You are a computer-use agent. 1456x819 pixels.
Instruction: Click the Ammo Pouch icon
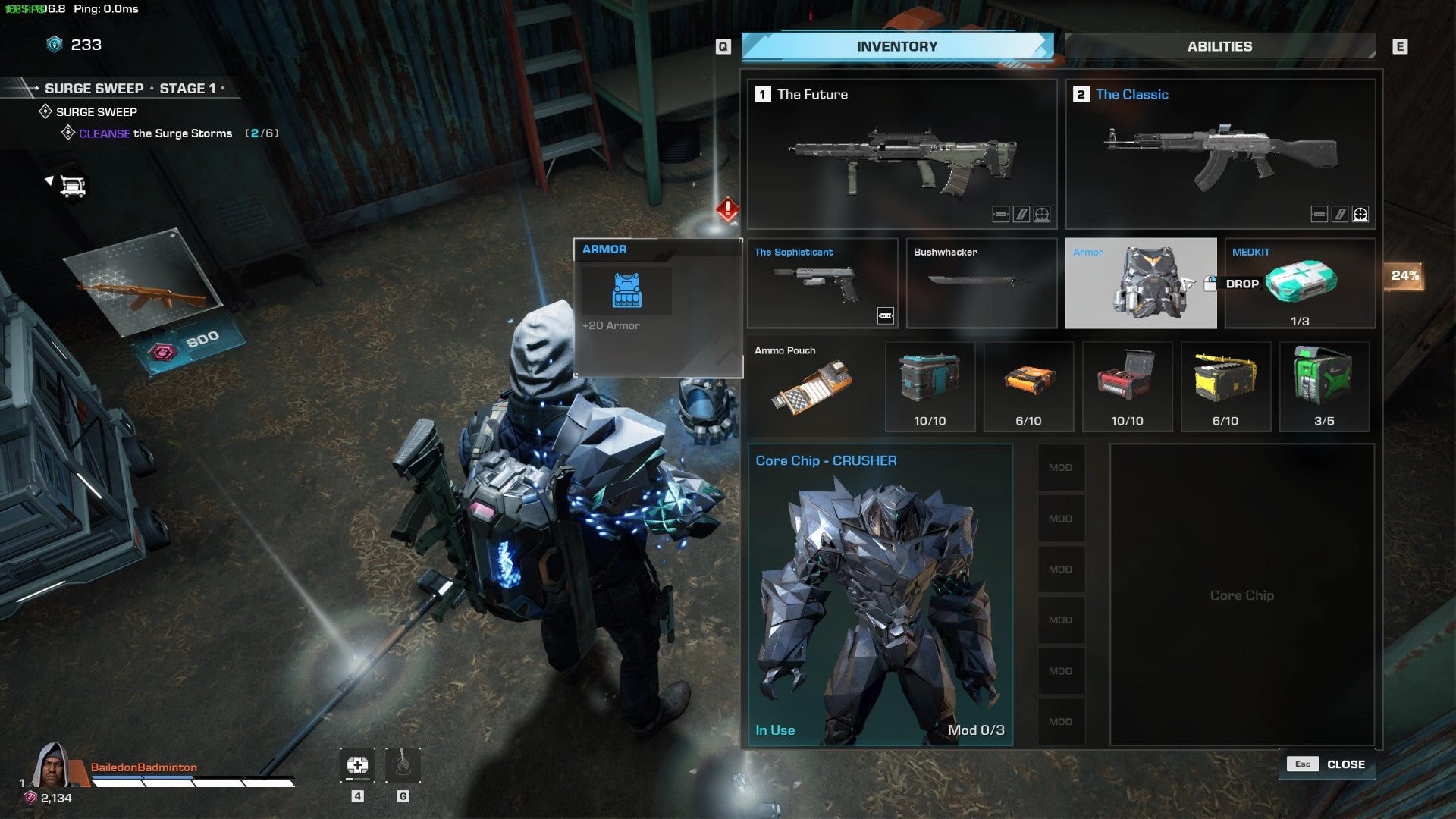pyautogui.click(x=811, y=387)
